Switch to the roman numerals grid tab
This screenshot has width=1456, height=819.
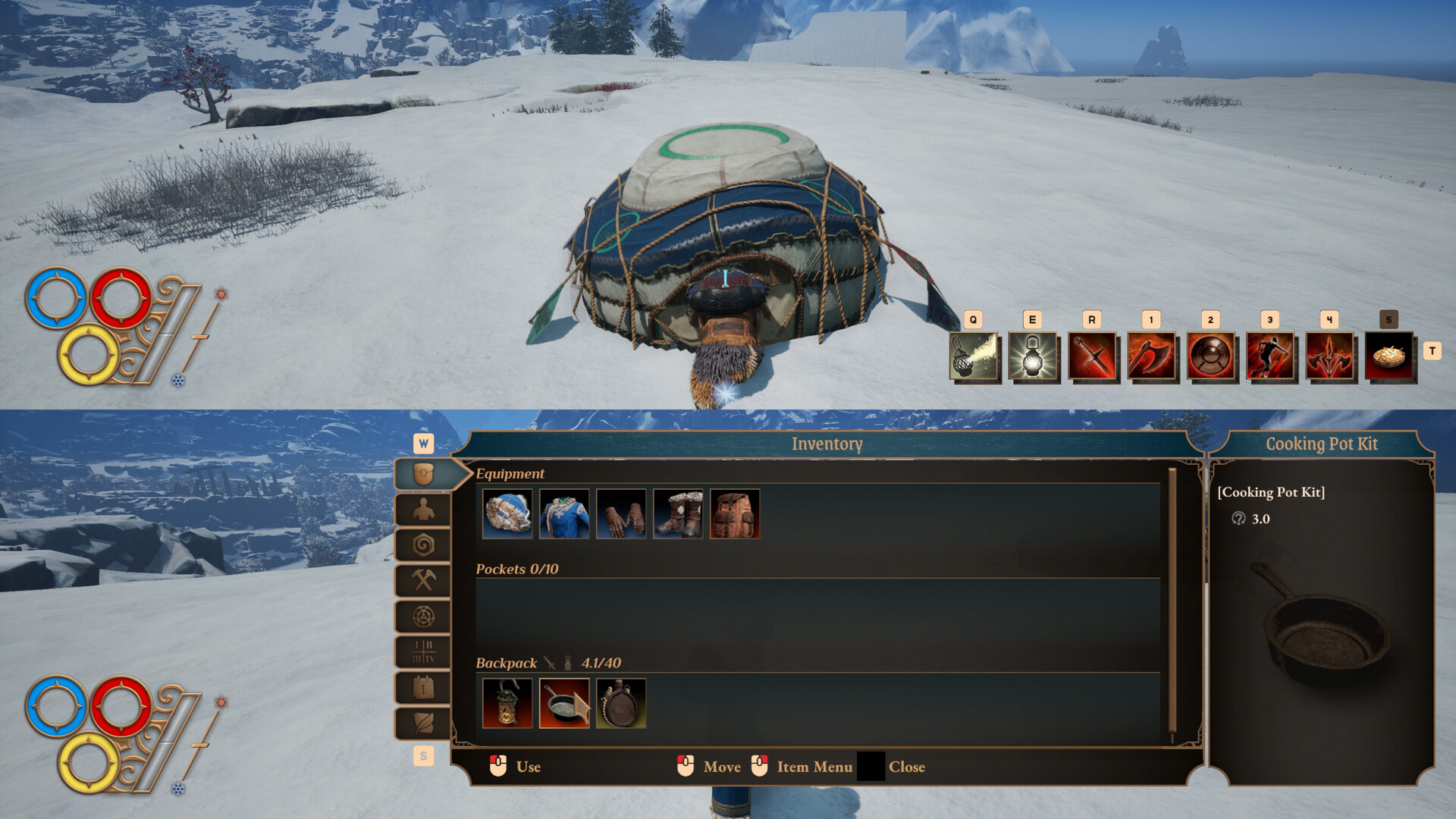[x=423, y=652]
